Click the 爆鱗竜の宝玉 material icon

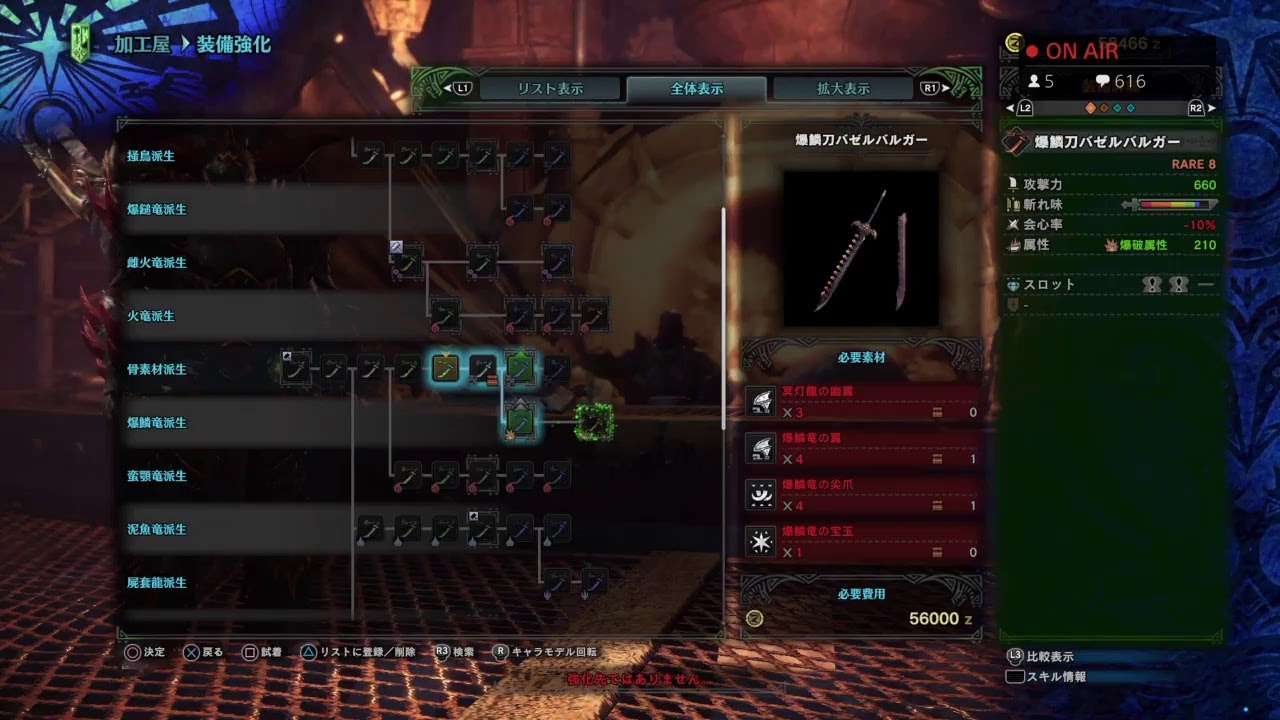762,541
